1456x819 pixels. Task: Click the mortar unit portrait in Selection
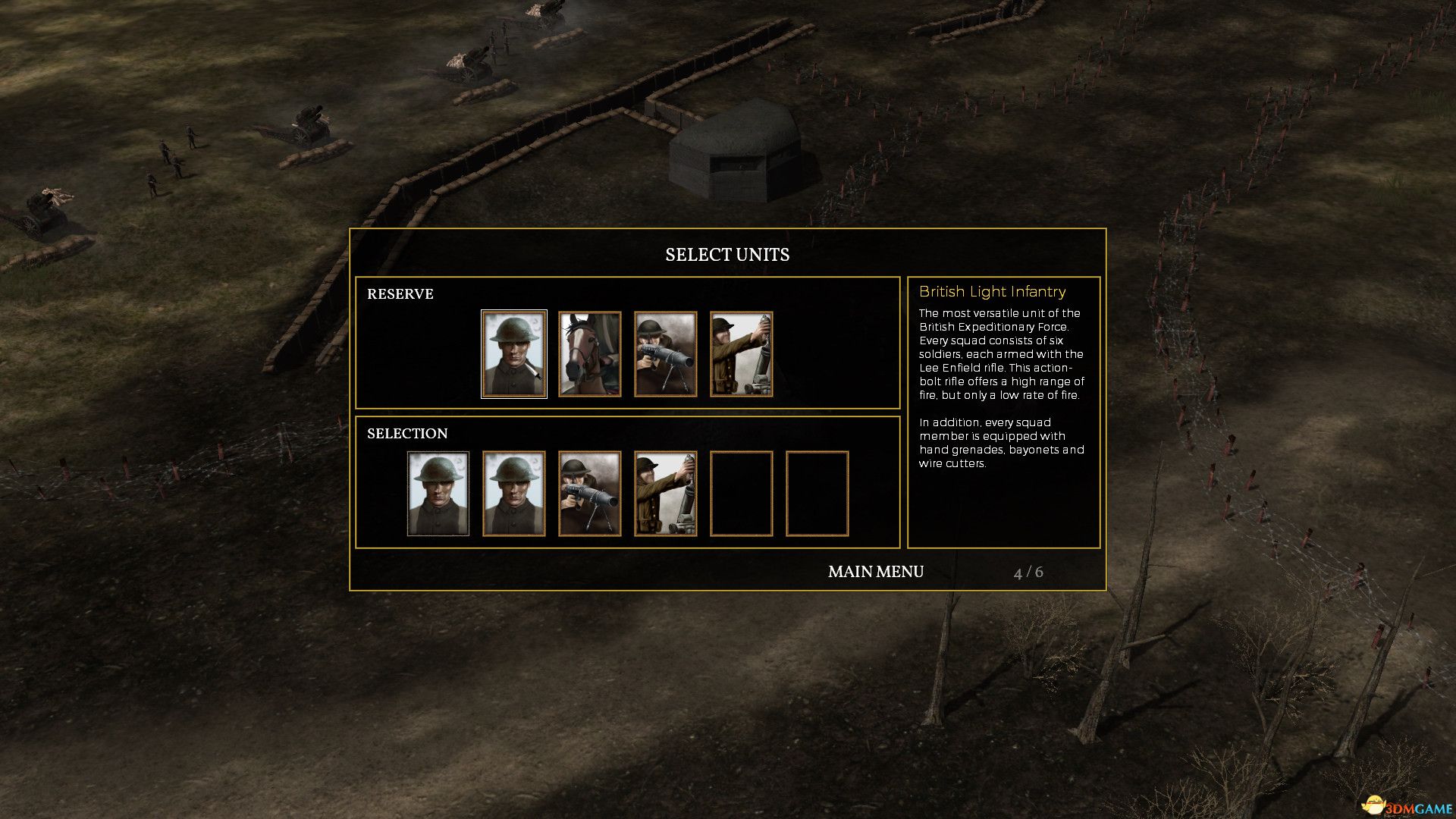pyautogui.click(x=666, y=493)
